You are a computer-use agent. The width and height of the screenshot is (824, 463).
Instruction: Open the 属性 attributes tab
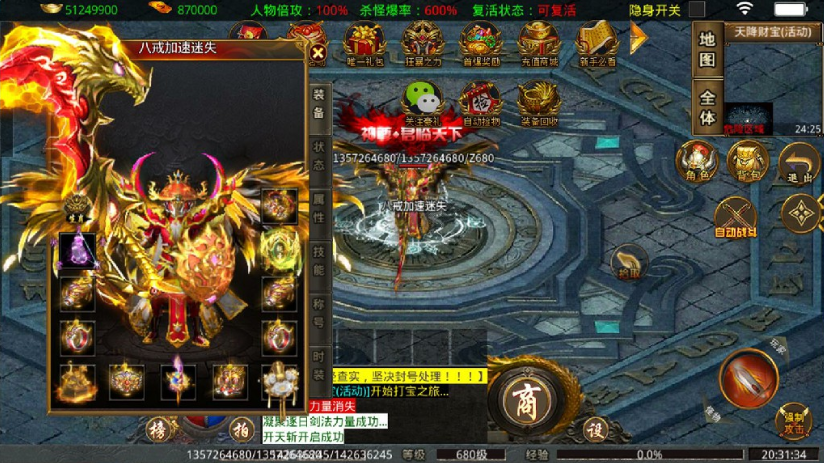point(319,208)
